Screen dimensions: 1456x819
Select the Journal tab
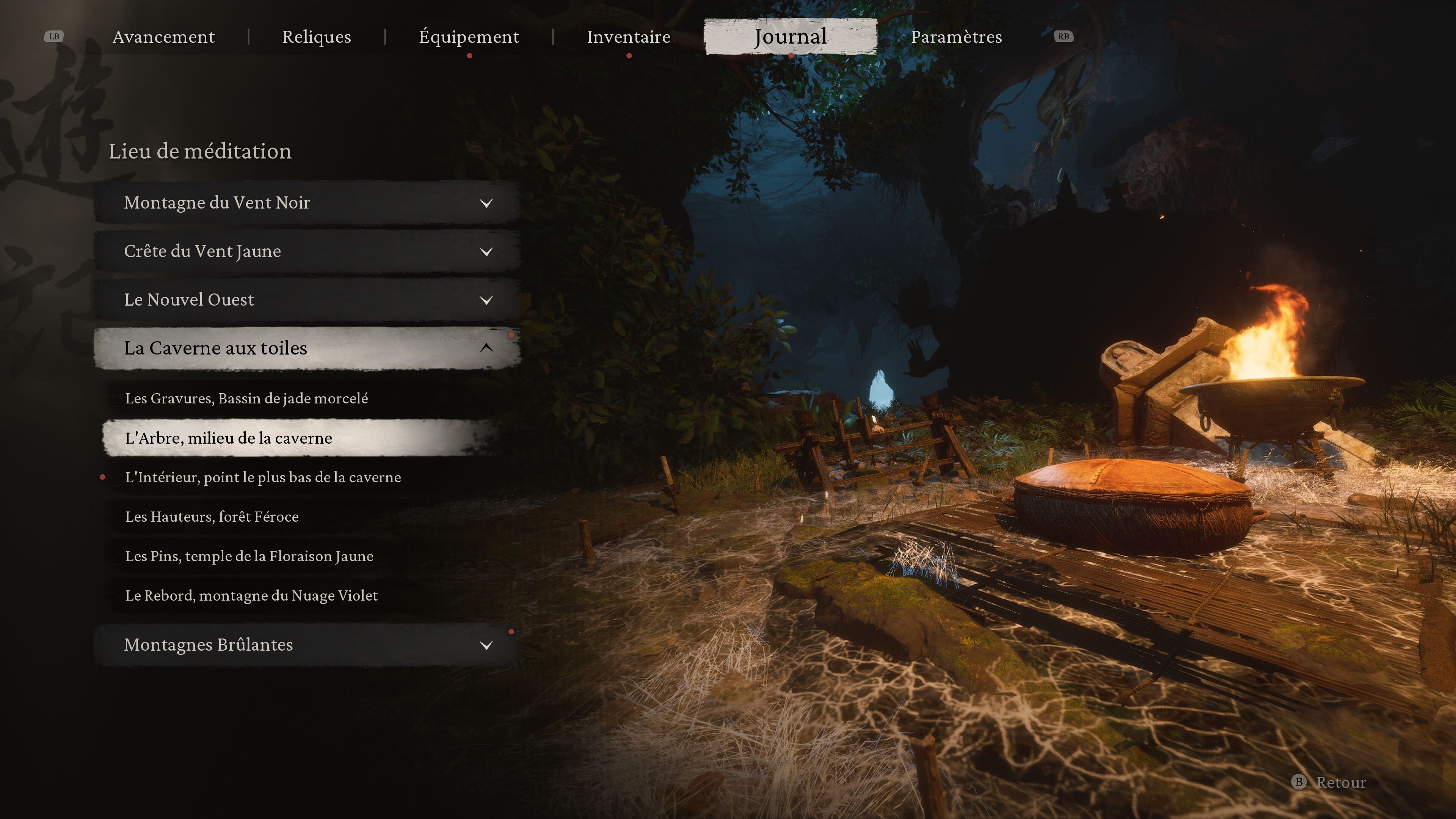point(790,37)
